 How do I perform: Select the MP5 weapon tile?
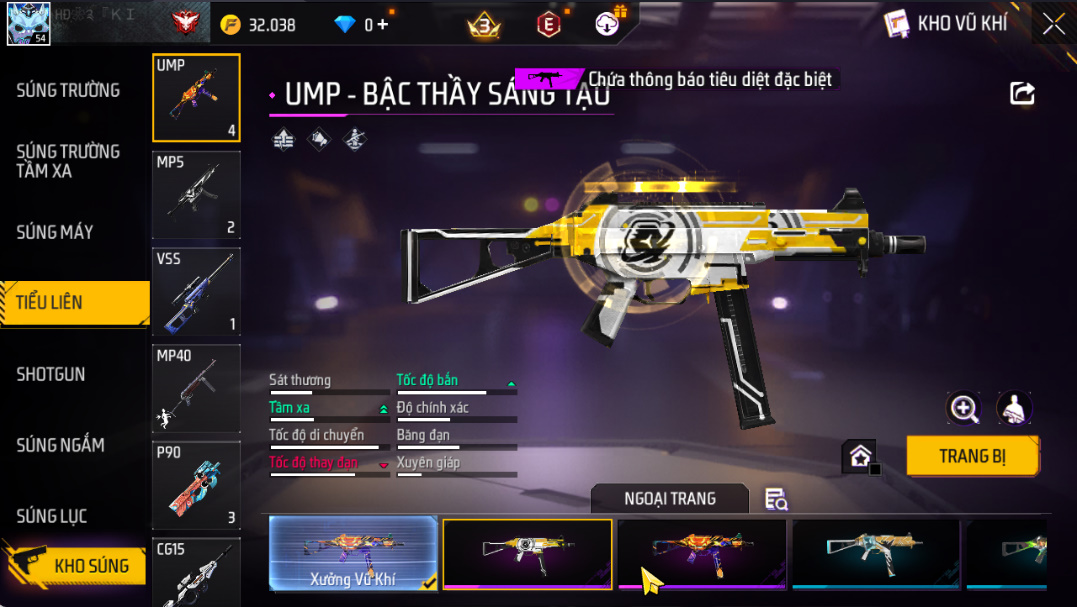[196, 194]
